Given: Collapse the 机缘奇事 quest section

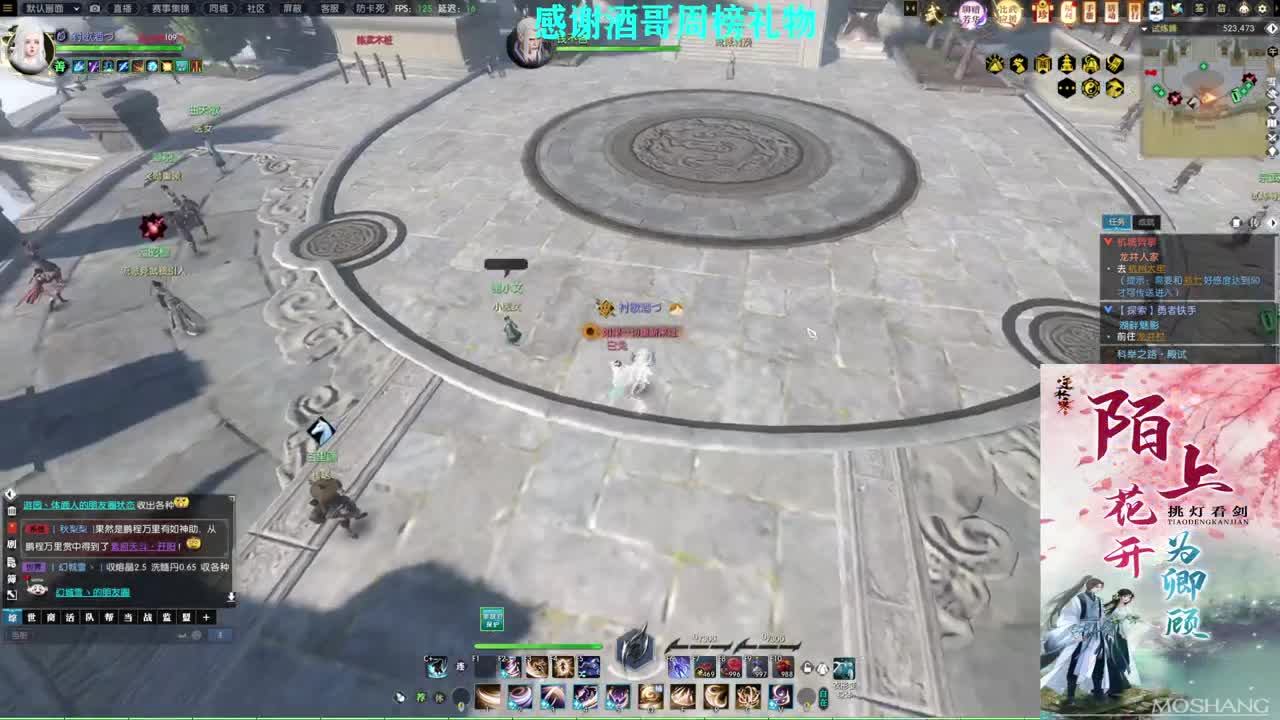Looking at the screenshot, I should coord(1108,241).
